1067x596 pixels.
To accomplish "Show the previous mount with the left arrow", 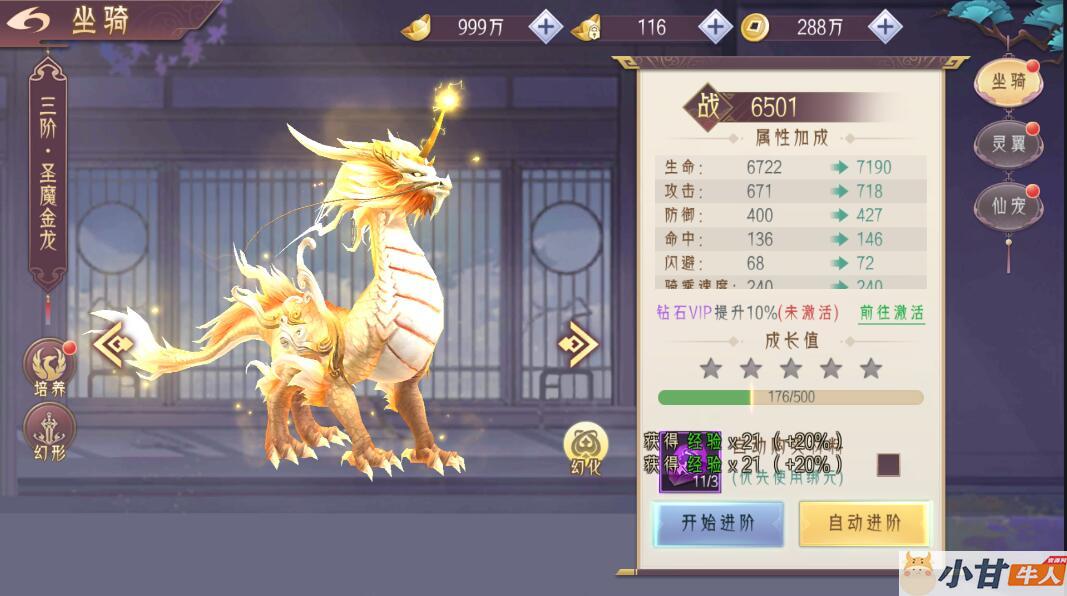I will tap(113, 344).
